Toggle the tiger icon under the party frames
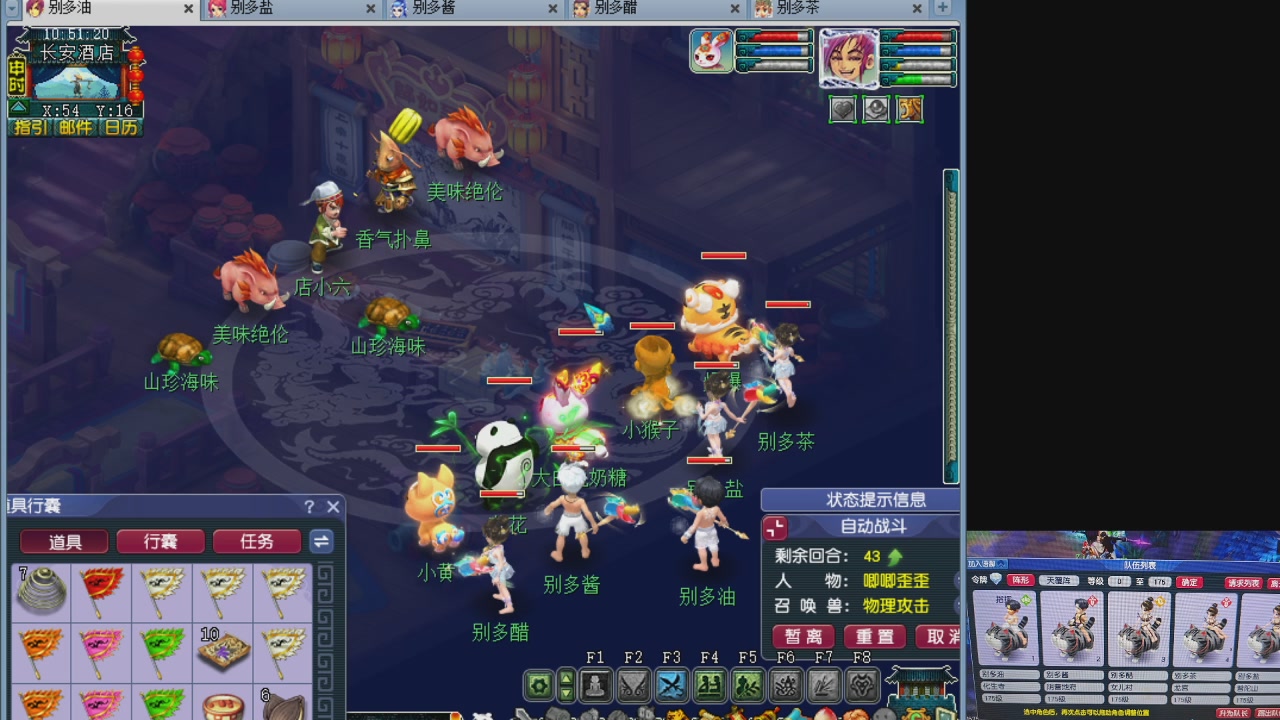 point(910,109)
